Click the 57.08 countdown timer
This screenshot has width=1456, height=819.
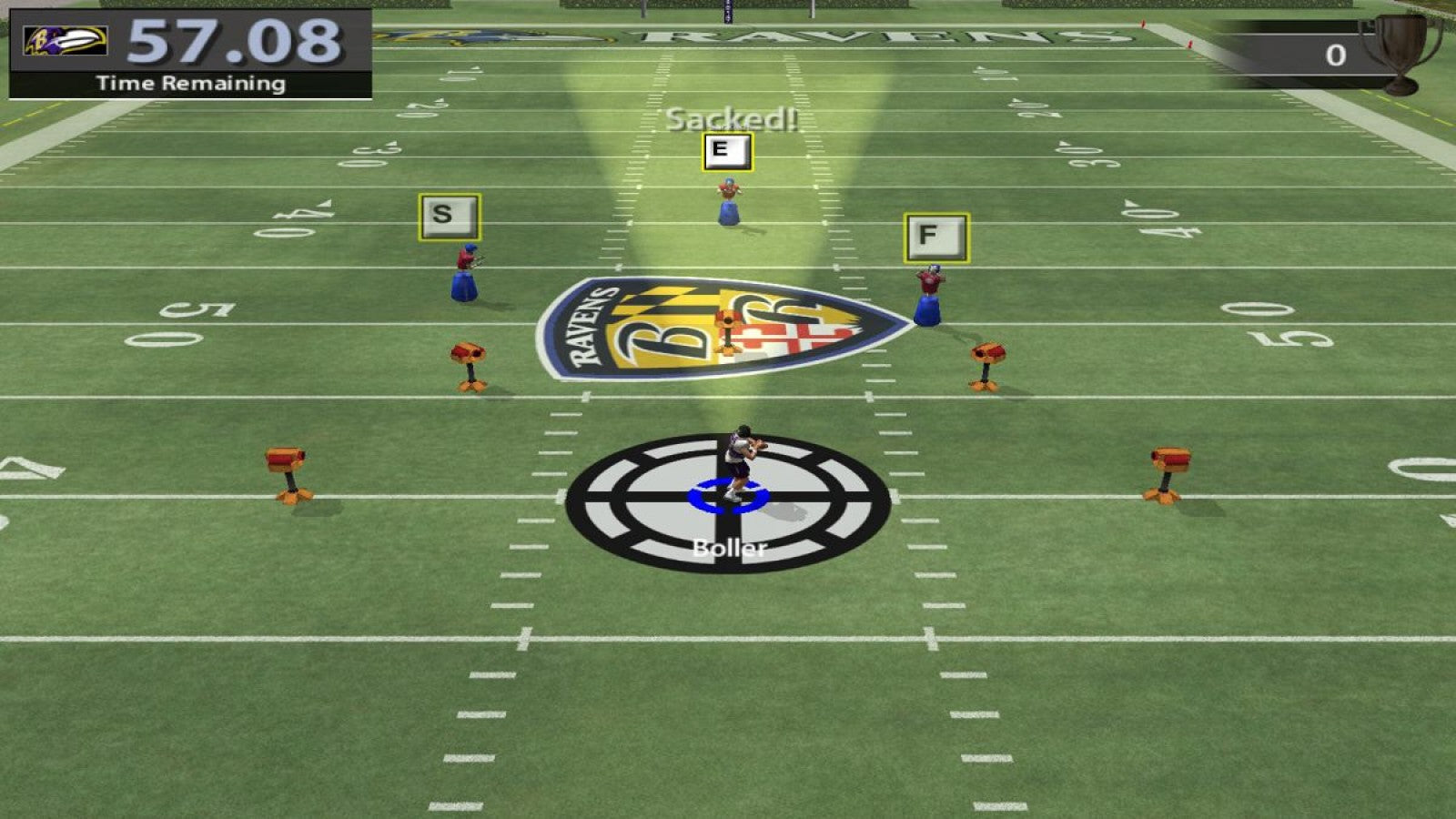coord(232,41)
